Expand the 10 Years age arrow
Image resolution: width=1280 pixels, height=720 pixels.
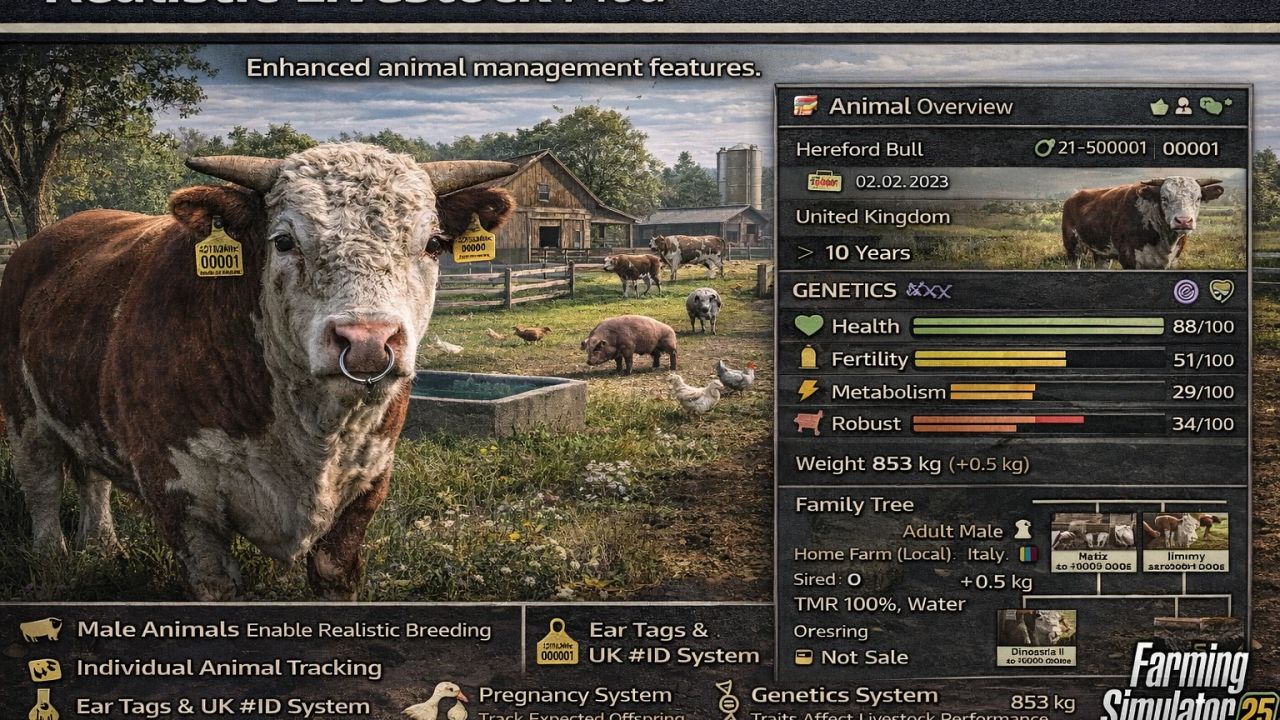[x=805, y=253]
